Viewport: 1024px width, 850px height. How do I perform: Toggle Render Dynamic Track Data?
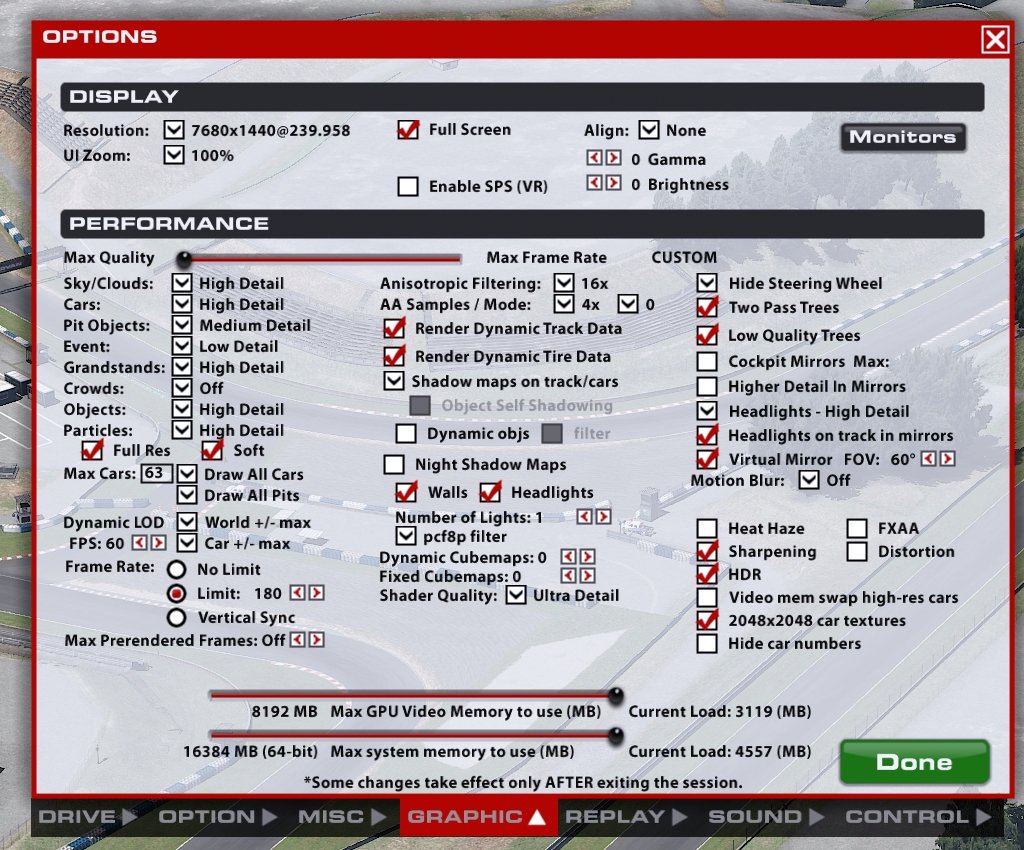coord(396,329)
